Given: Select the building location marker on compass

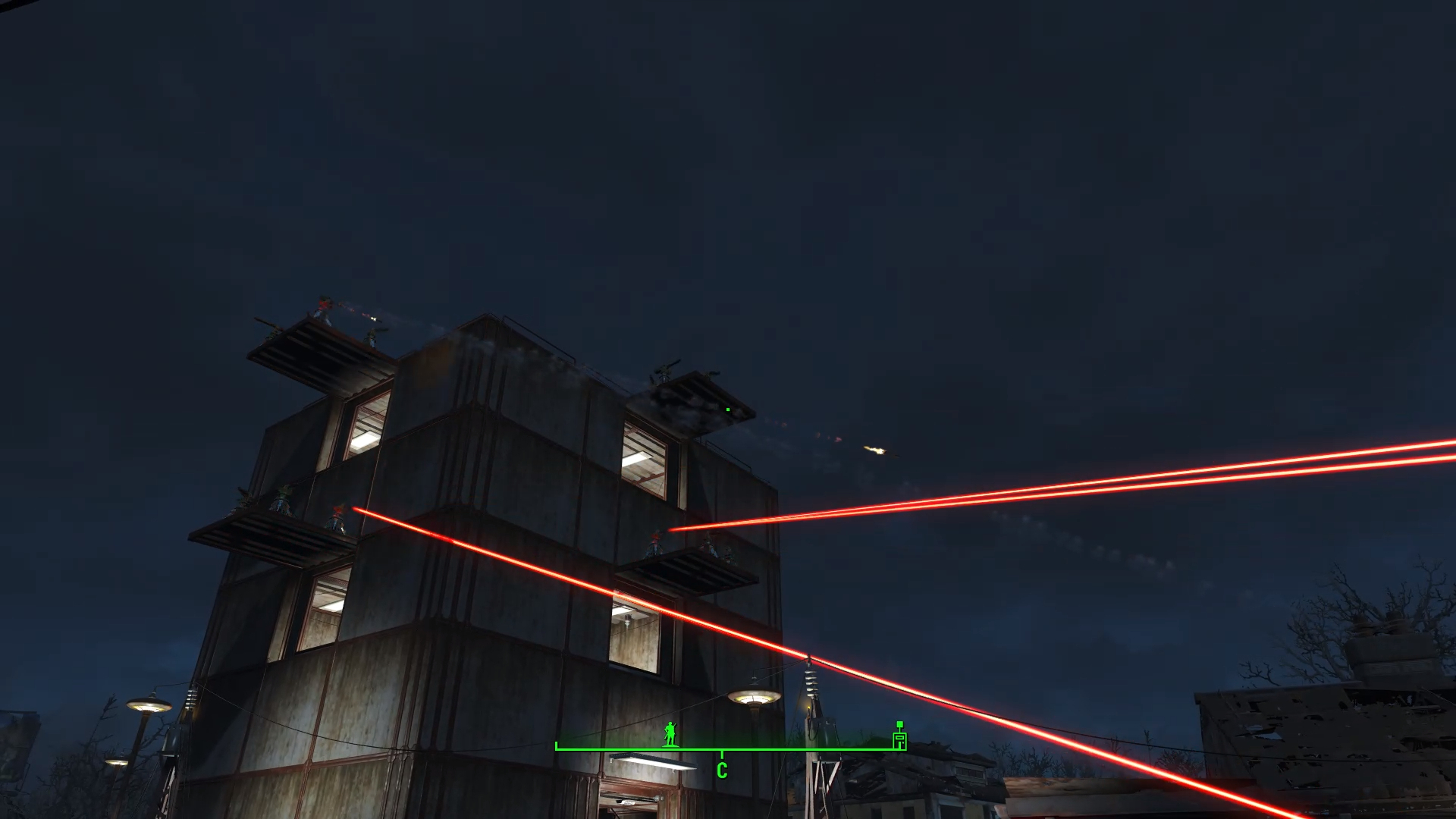Looking at the screenshot, I should click(x=899, y=739).
